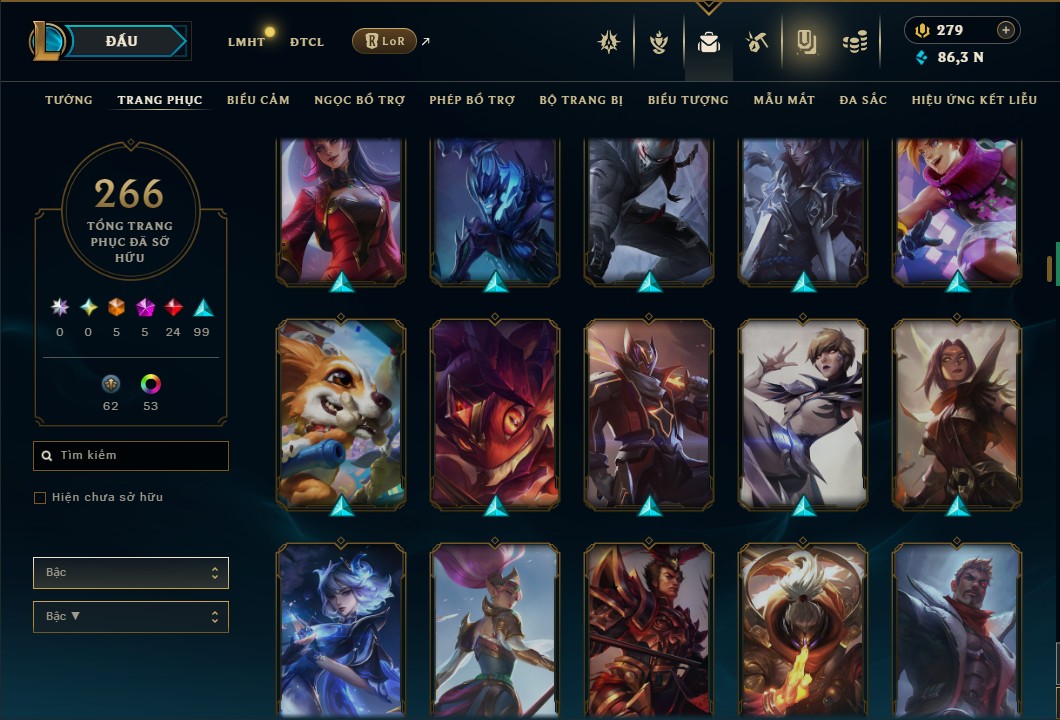Switch to the MẪU MẮT tab
Screen dimensions: 1060x720
point(784,100)
